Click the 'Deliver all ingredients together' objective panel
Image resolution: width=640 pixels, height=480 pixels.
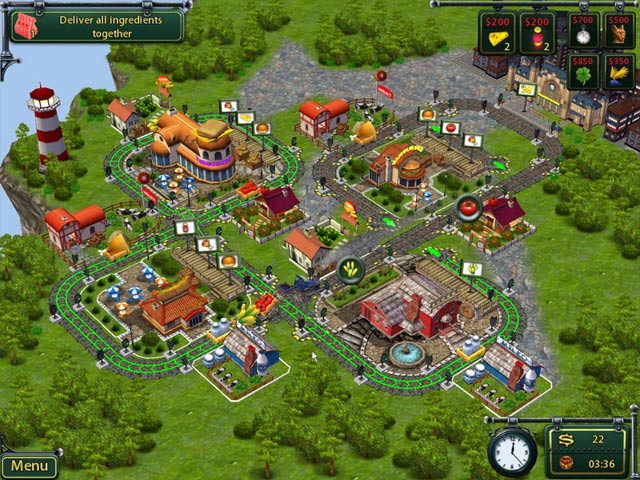coord(96,25)
